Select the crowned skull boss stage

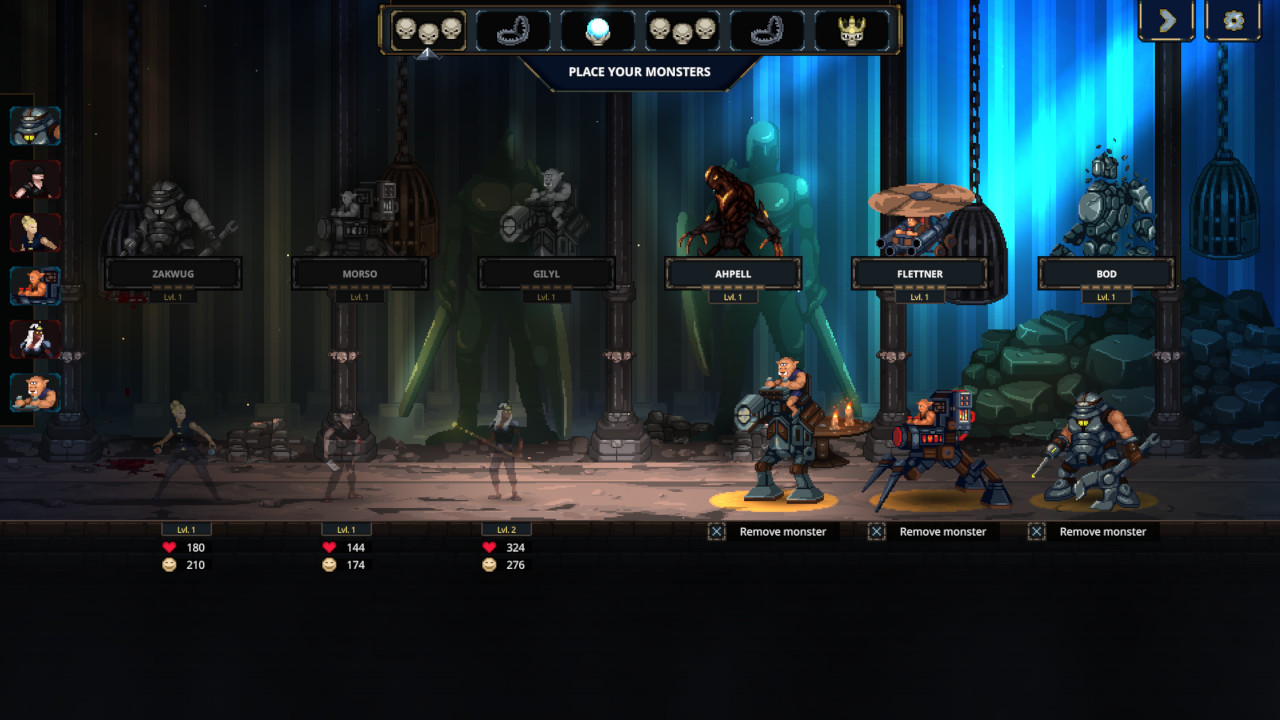pyautogui.click(x=851, y=31)
